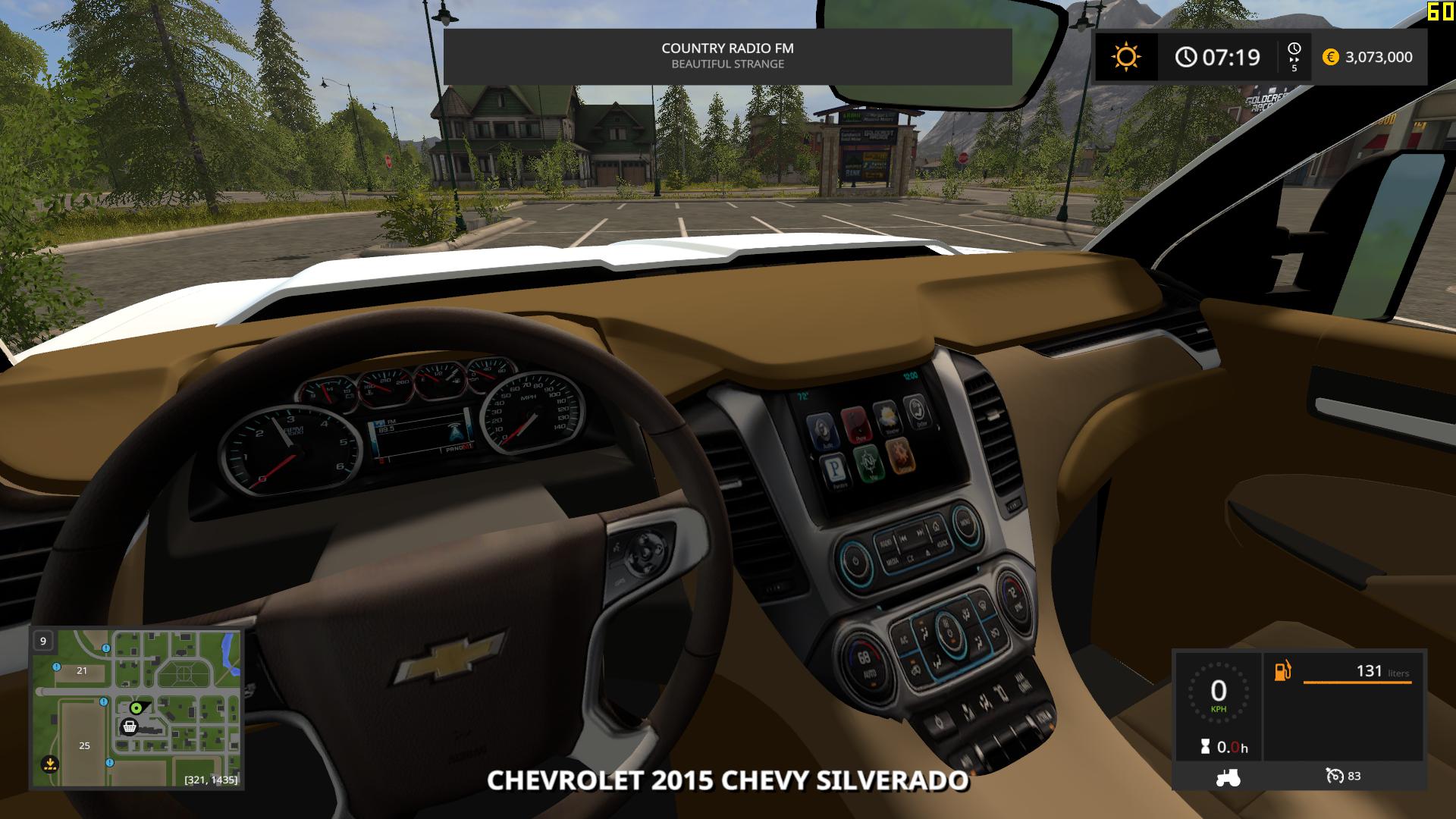
Task: Toggle the cruise control speedometer icon
Action: coord(1334,776)
